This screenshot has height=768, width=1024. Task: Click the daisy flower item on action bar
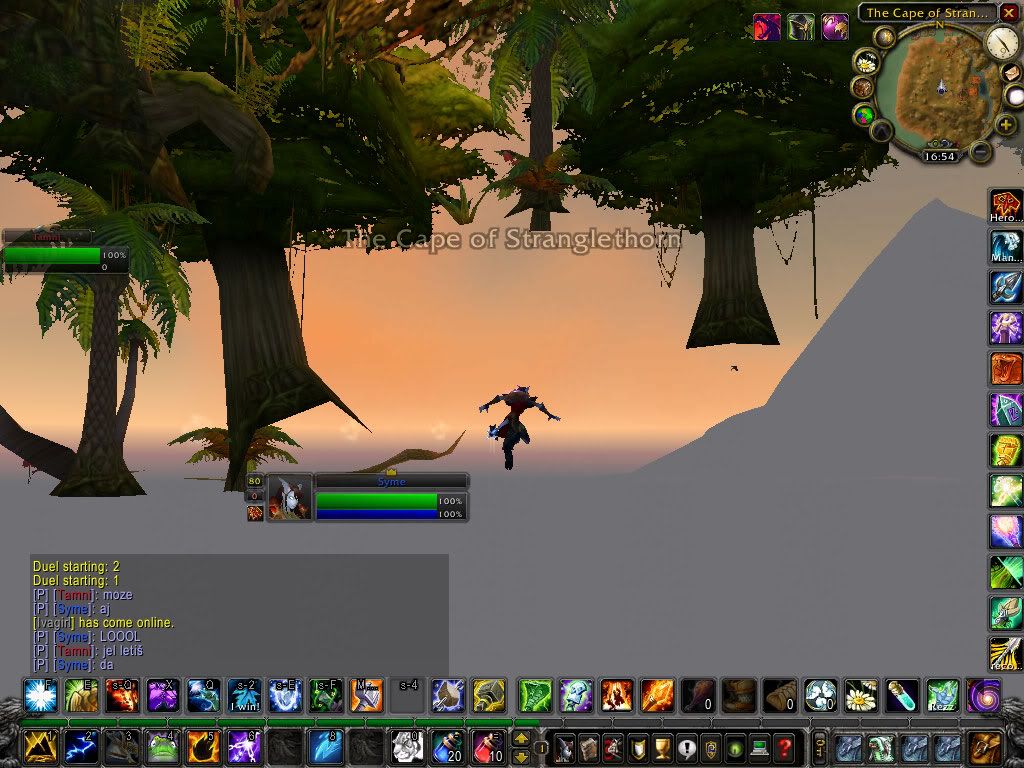[859, 695]
